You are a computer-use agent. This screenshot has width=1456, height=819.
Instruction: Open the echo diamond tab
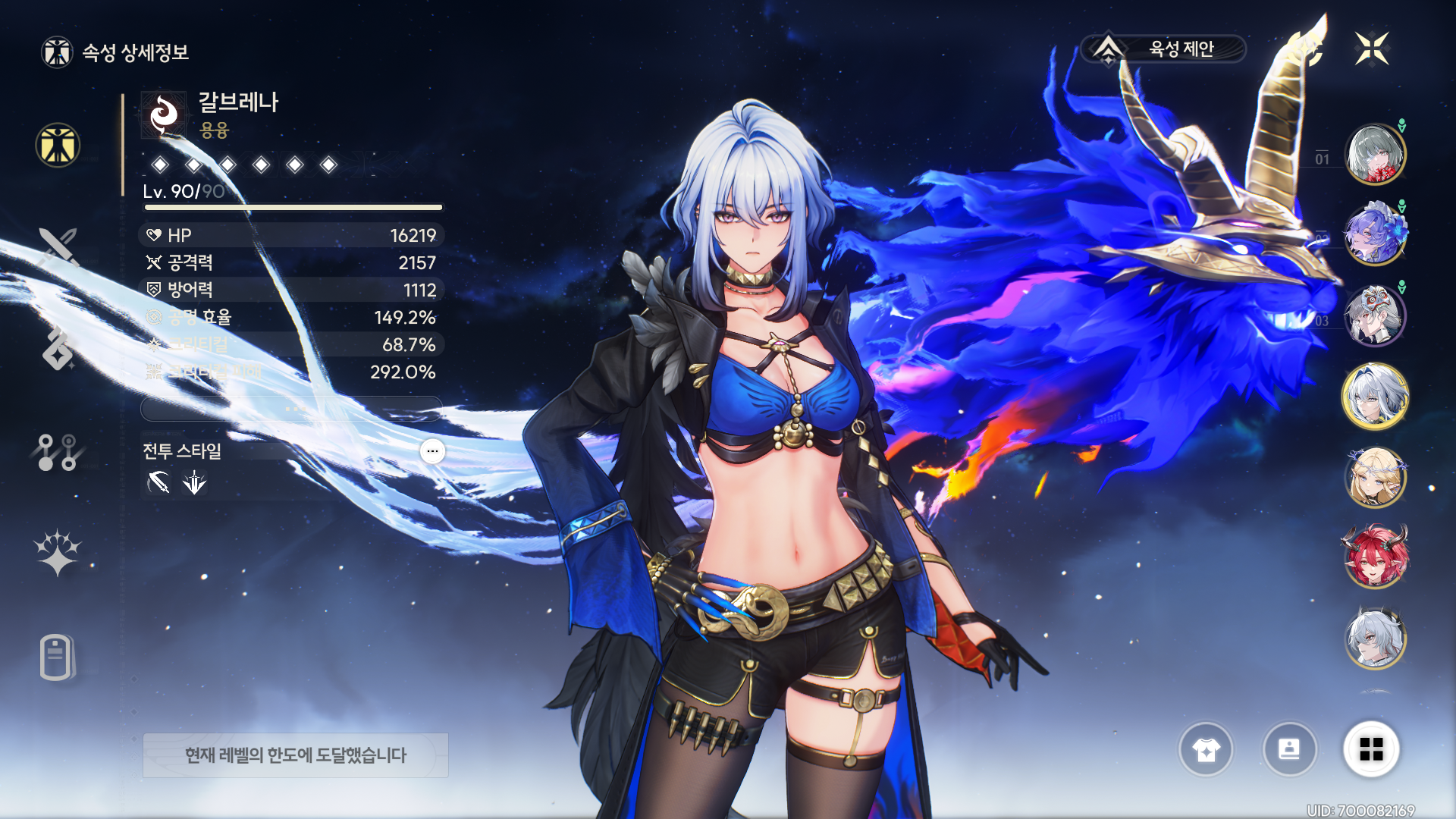pyautogui.click(x=58, y=349)
